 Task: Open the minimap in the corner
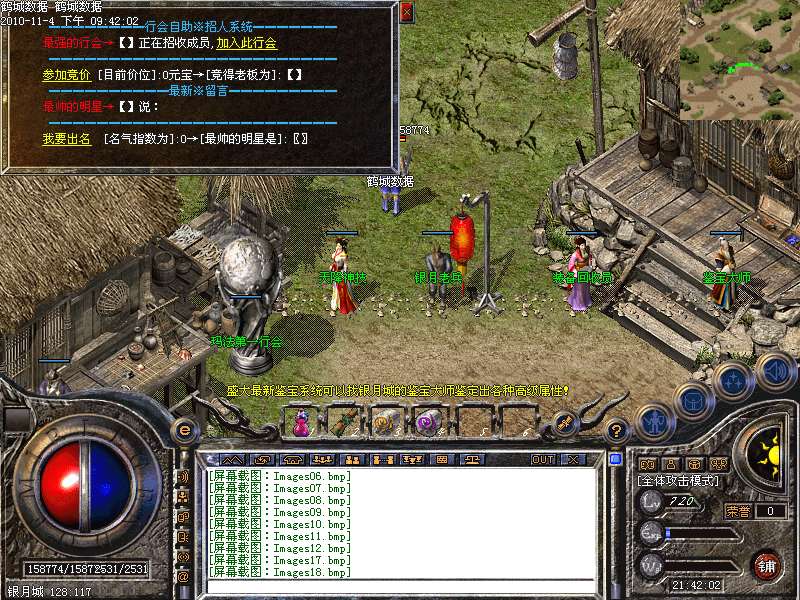tap(739, 60)
